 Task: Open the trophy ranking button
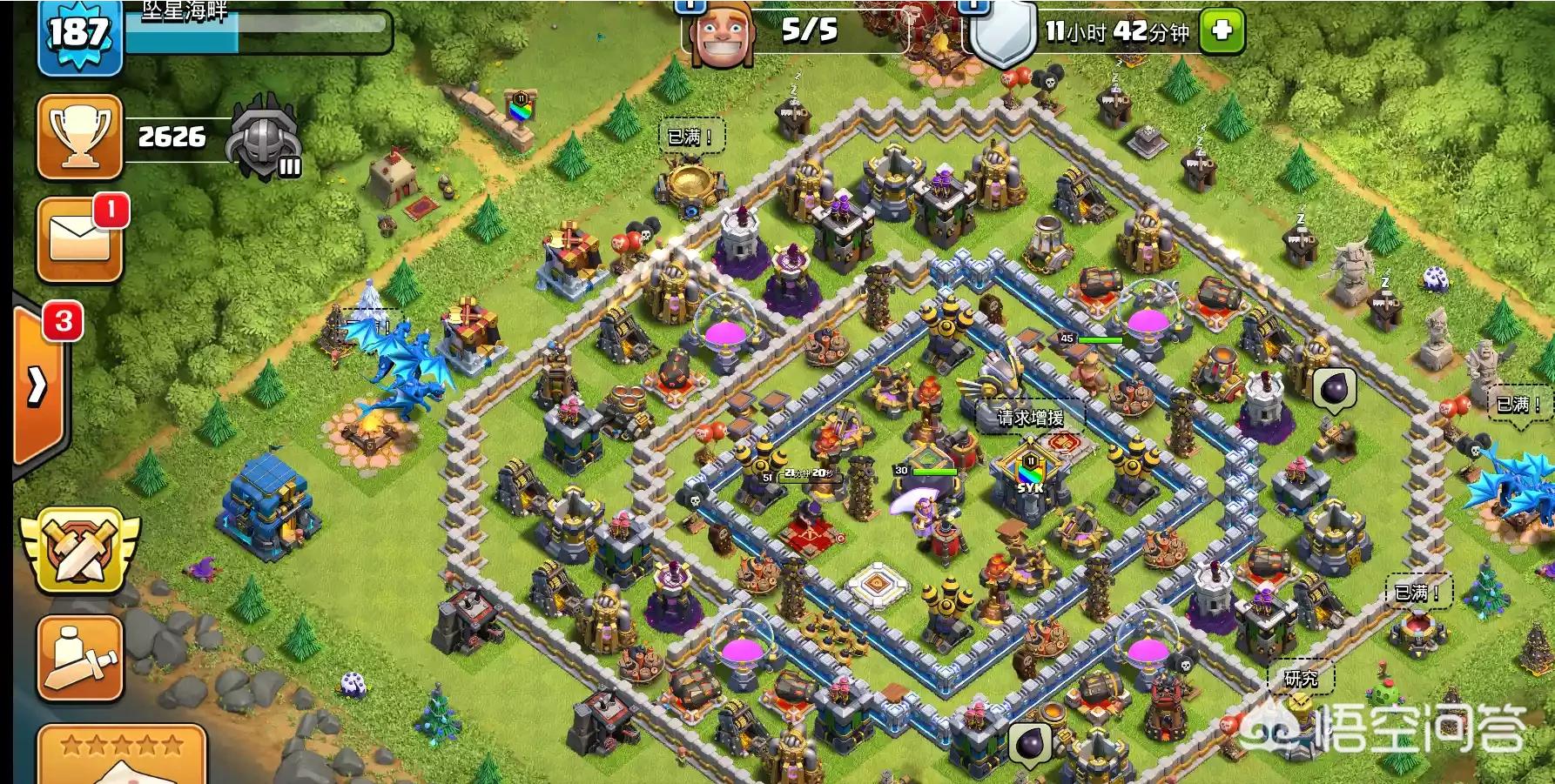(79, 137)
